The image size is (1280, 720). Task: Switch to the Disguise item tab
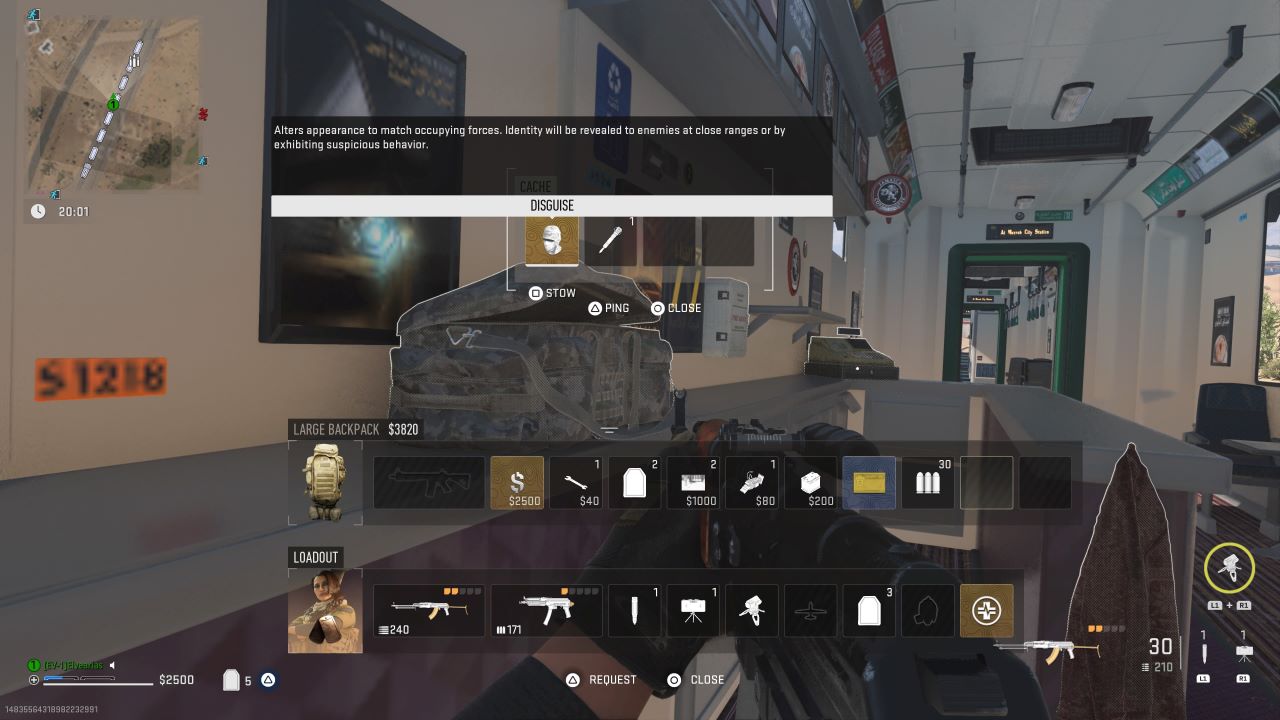(551, 205)
